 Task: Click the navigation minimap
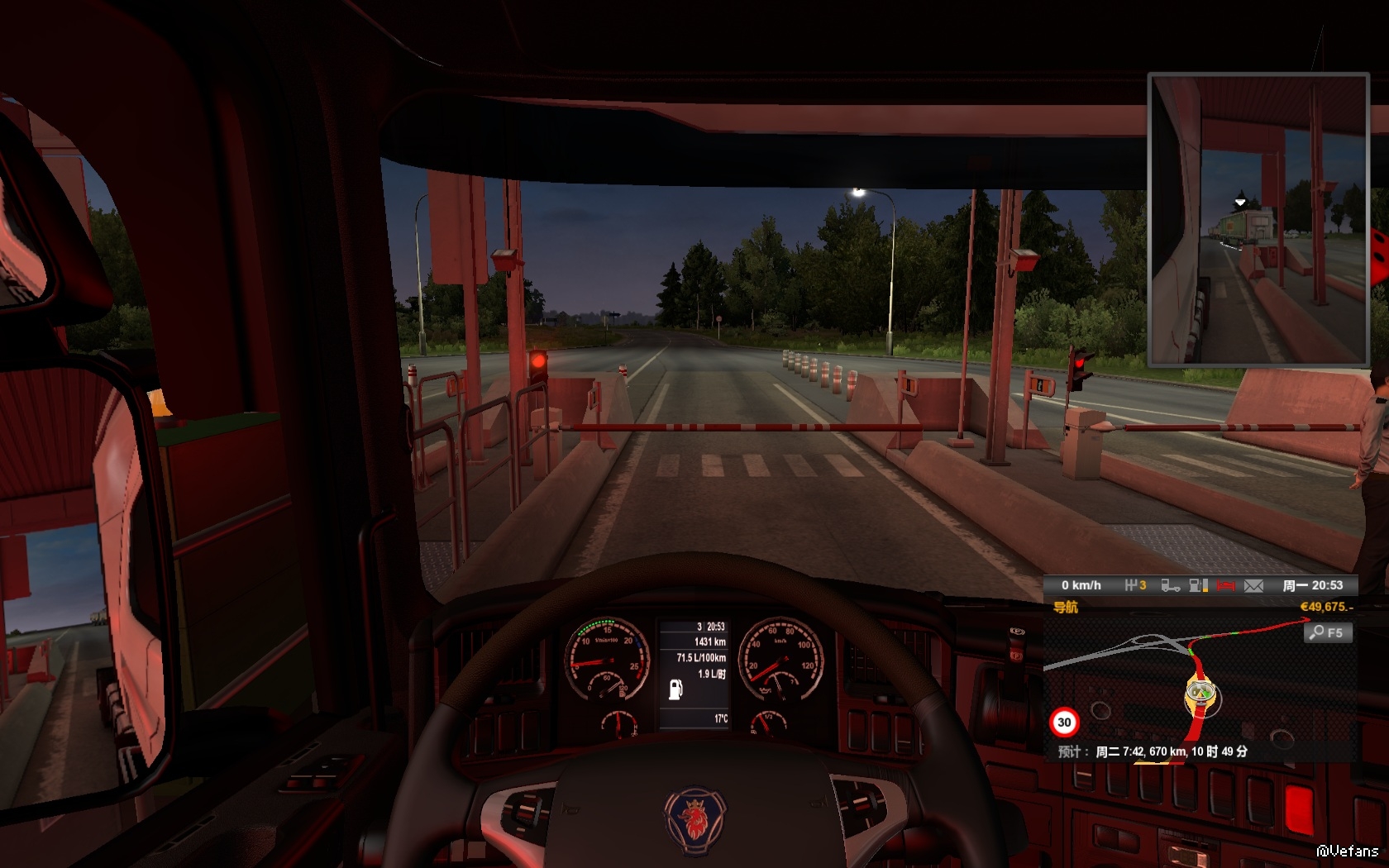point(1199,686)
